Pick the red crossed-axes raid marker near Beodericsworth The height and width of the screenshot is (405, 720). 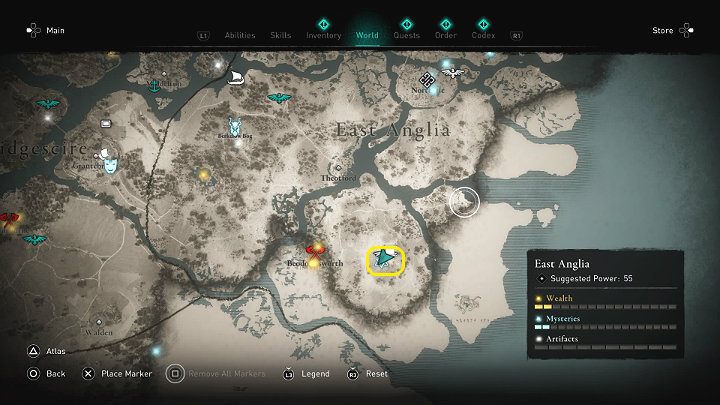(316, 251)
